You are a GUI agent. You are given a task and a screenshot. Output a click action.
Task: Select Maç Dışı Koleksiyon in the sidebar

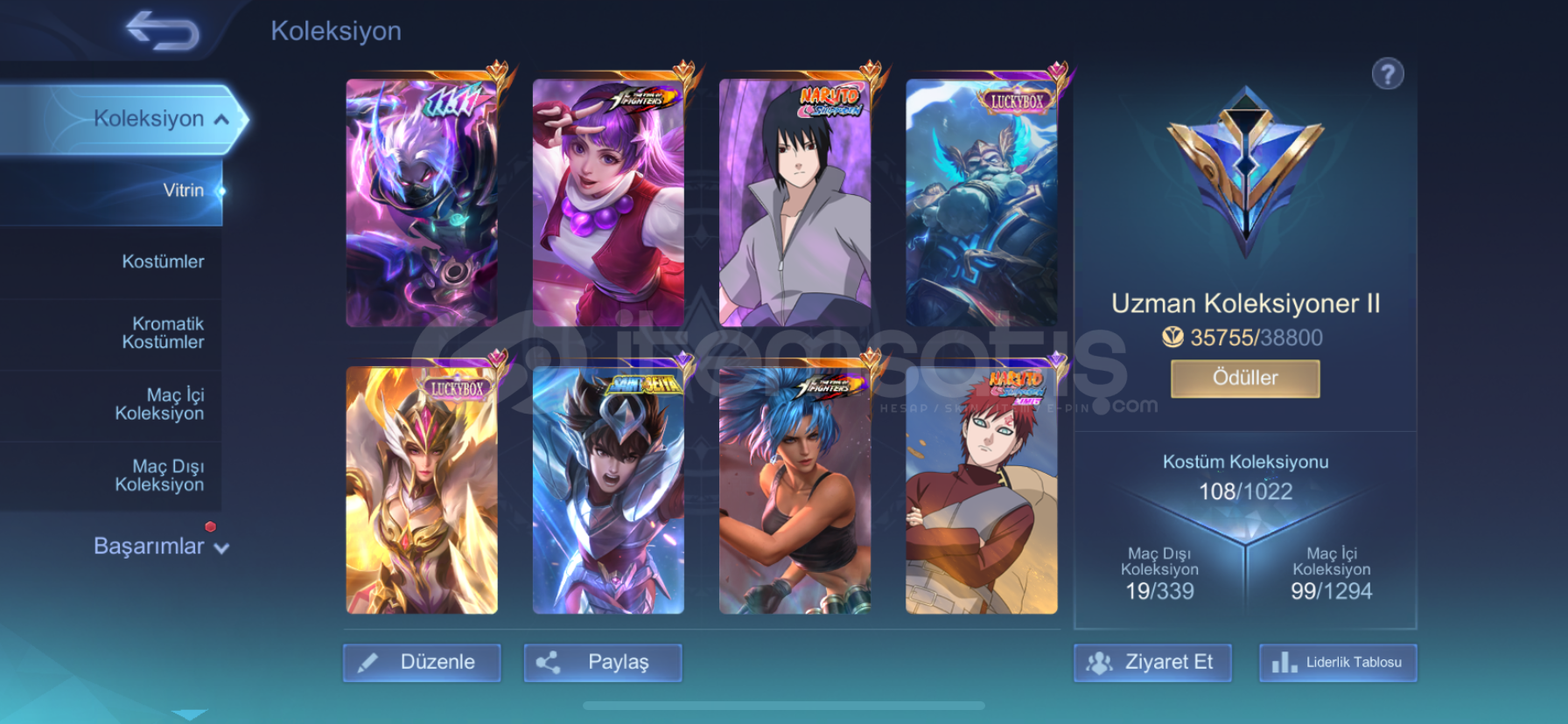(x=162, y=475)
